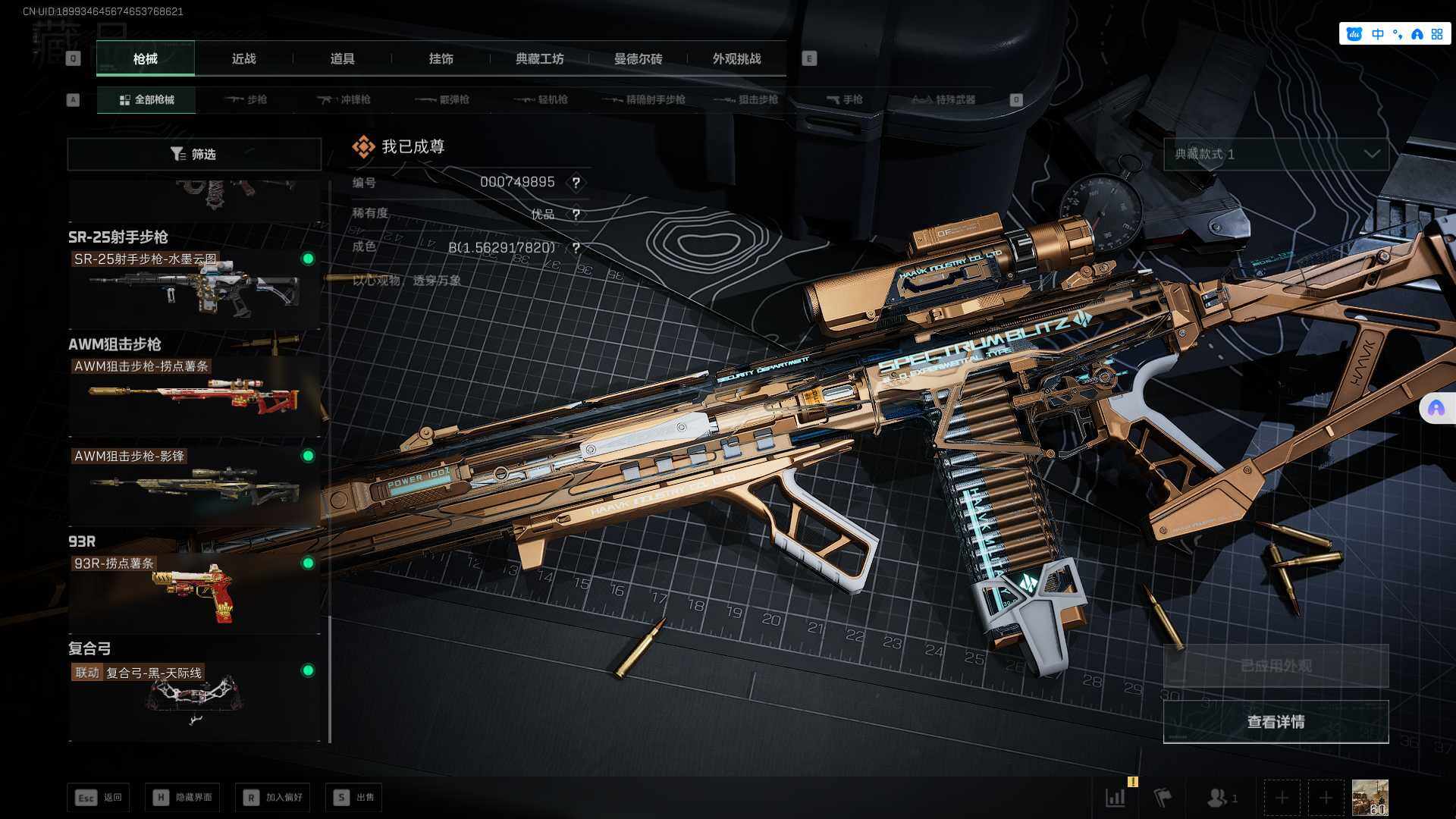This screenshot has width=1456, height=819.
Task: Select the 挂饰 charms tab
Action: tap(441, 59)
